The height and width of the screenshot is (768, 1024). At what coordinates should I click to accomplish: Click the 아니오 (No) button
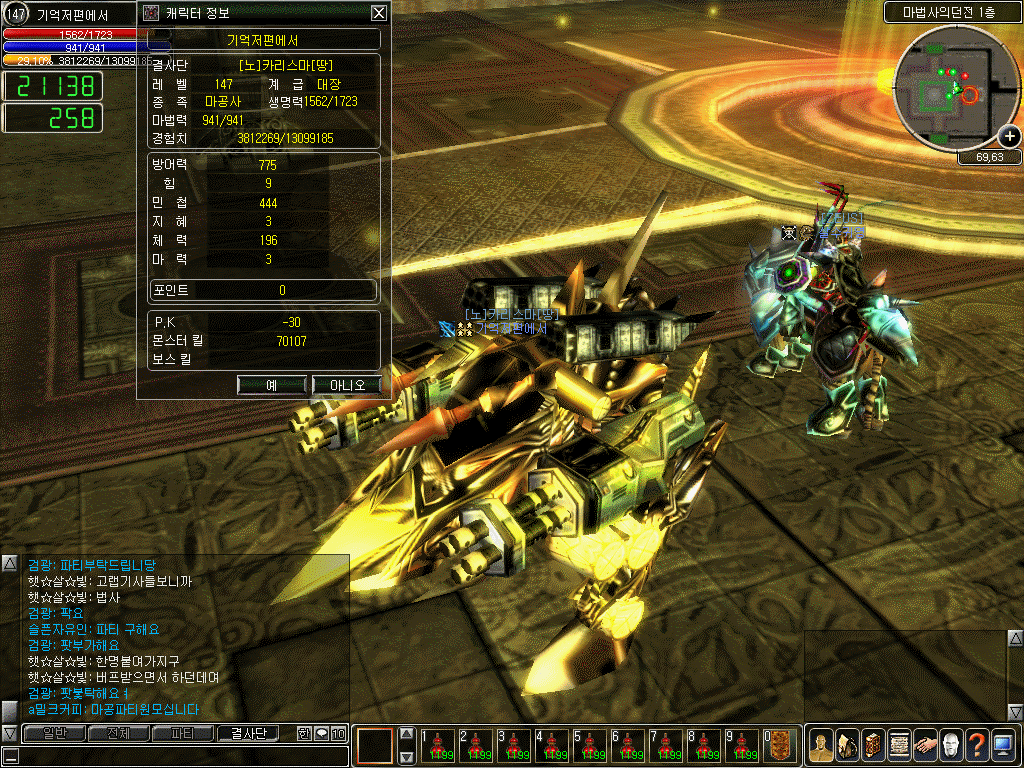point(346,385)
